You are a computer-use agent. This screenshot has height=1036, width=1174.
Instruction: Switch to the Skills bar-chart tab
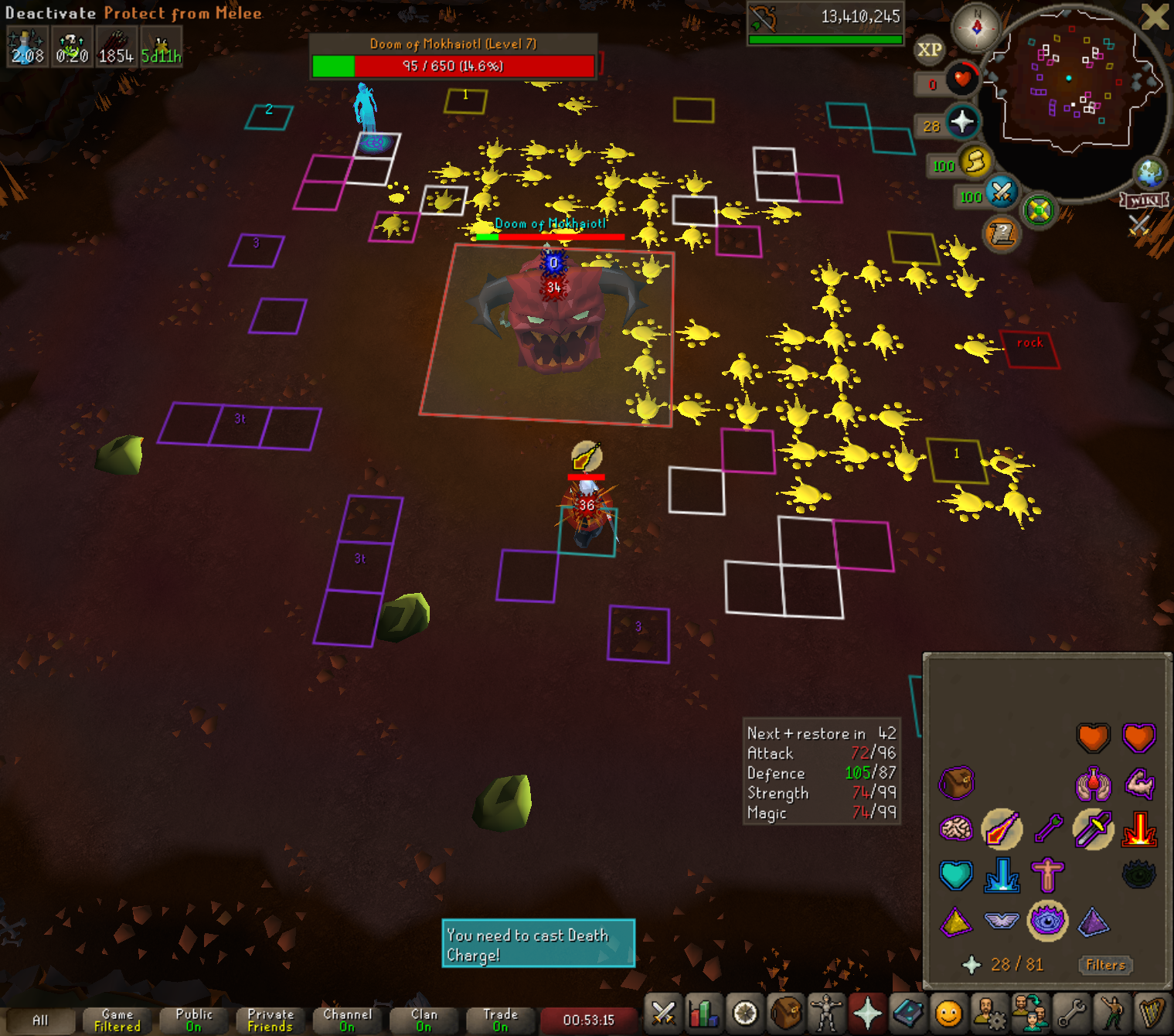[704, 1013]
